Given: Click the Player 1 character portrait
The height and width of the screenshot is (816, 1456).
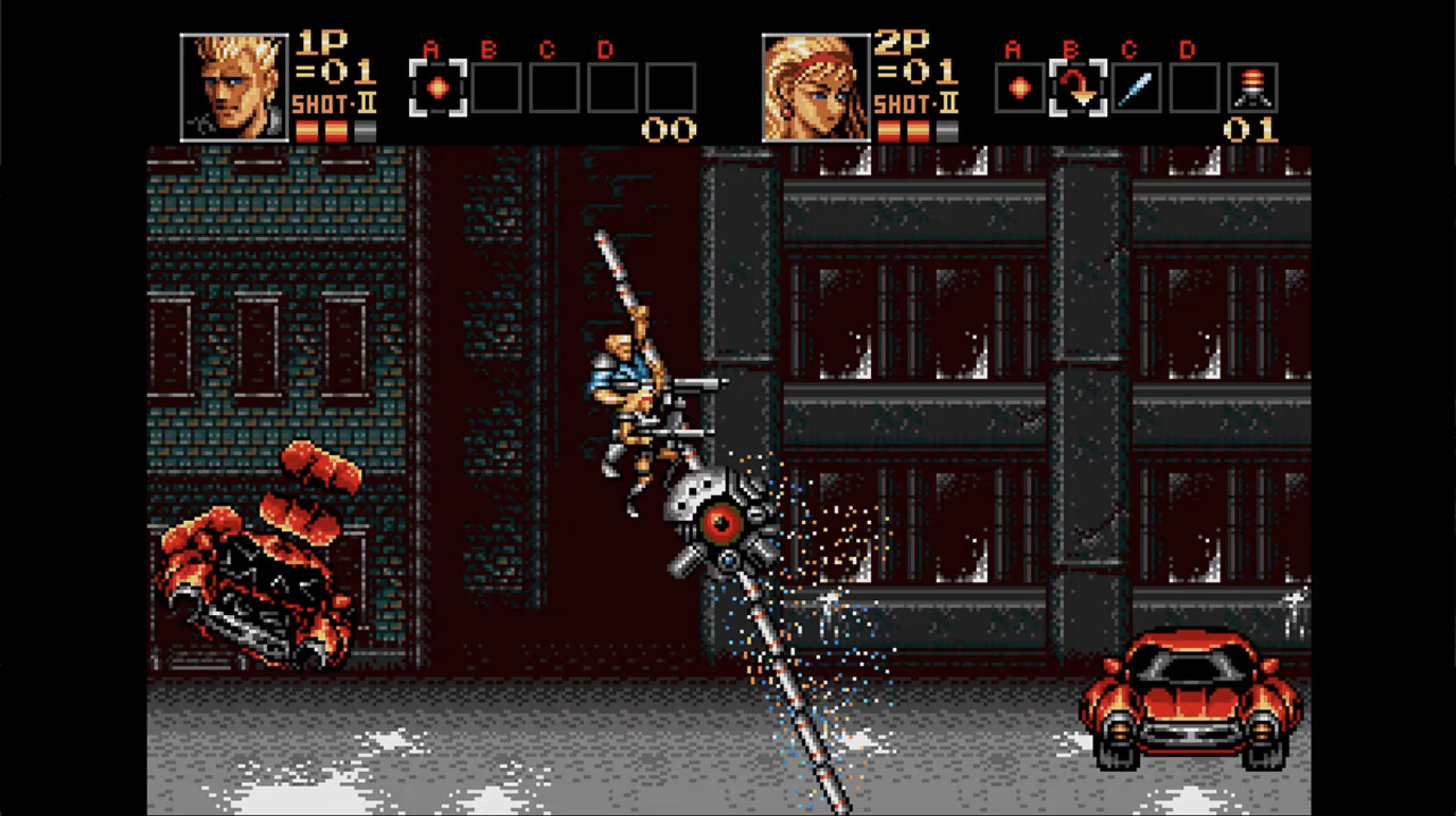Looking at the screenshot, I should [x=235, y=85].
